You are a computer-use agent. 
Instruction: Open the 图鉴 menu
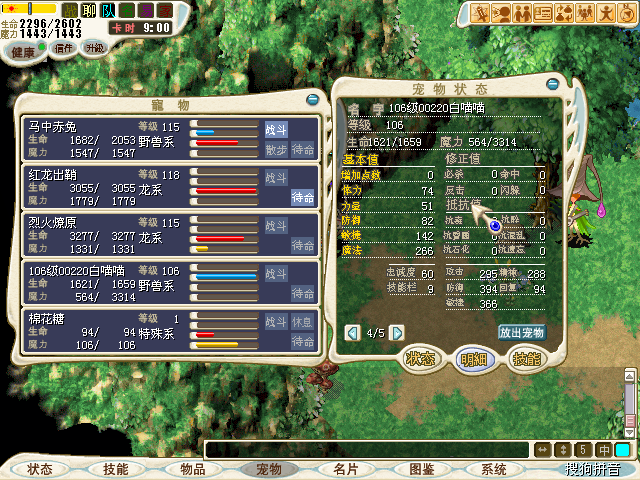pyautogui.click(x=421, y=469)
